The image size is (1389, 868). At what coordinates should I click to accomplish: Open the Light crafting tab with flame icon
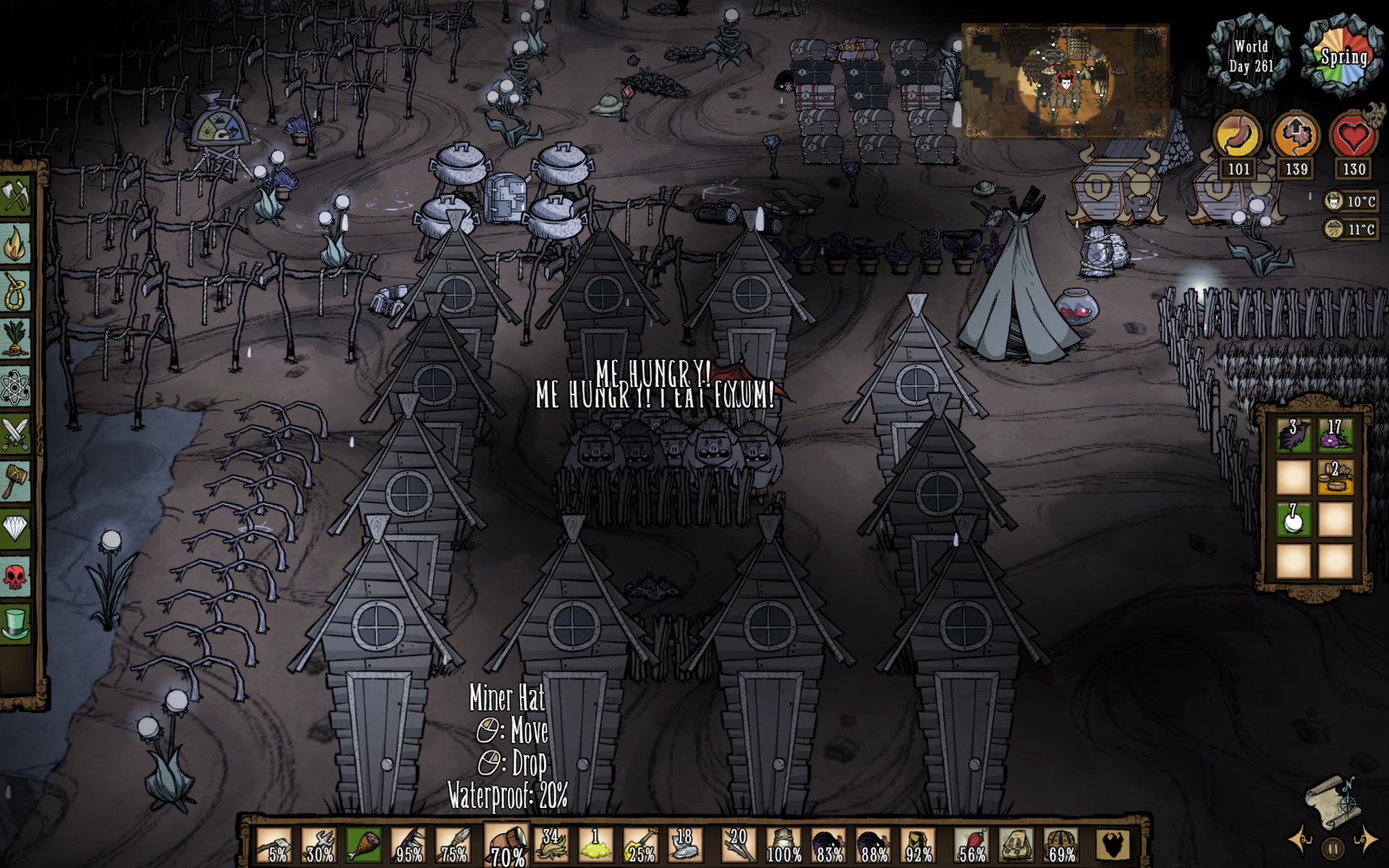(x=15, y=243)
